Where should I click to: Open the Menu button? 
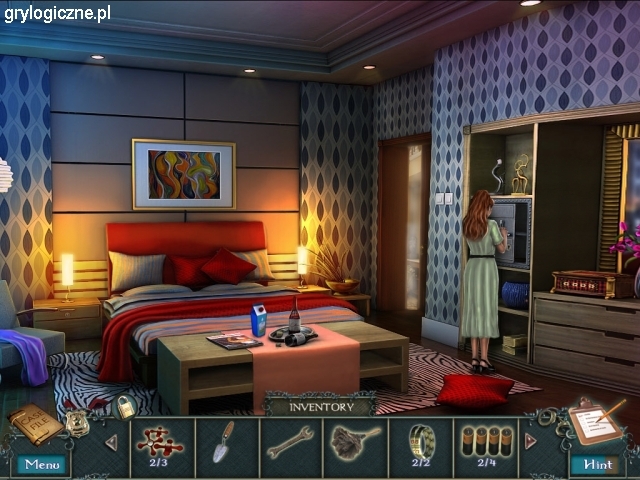point(42,464)
